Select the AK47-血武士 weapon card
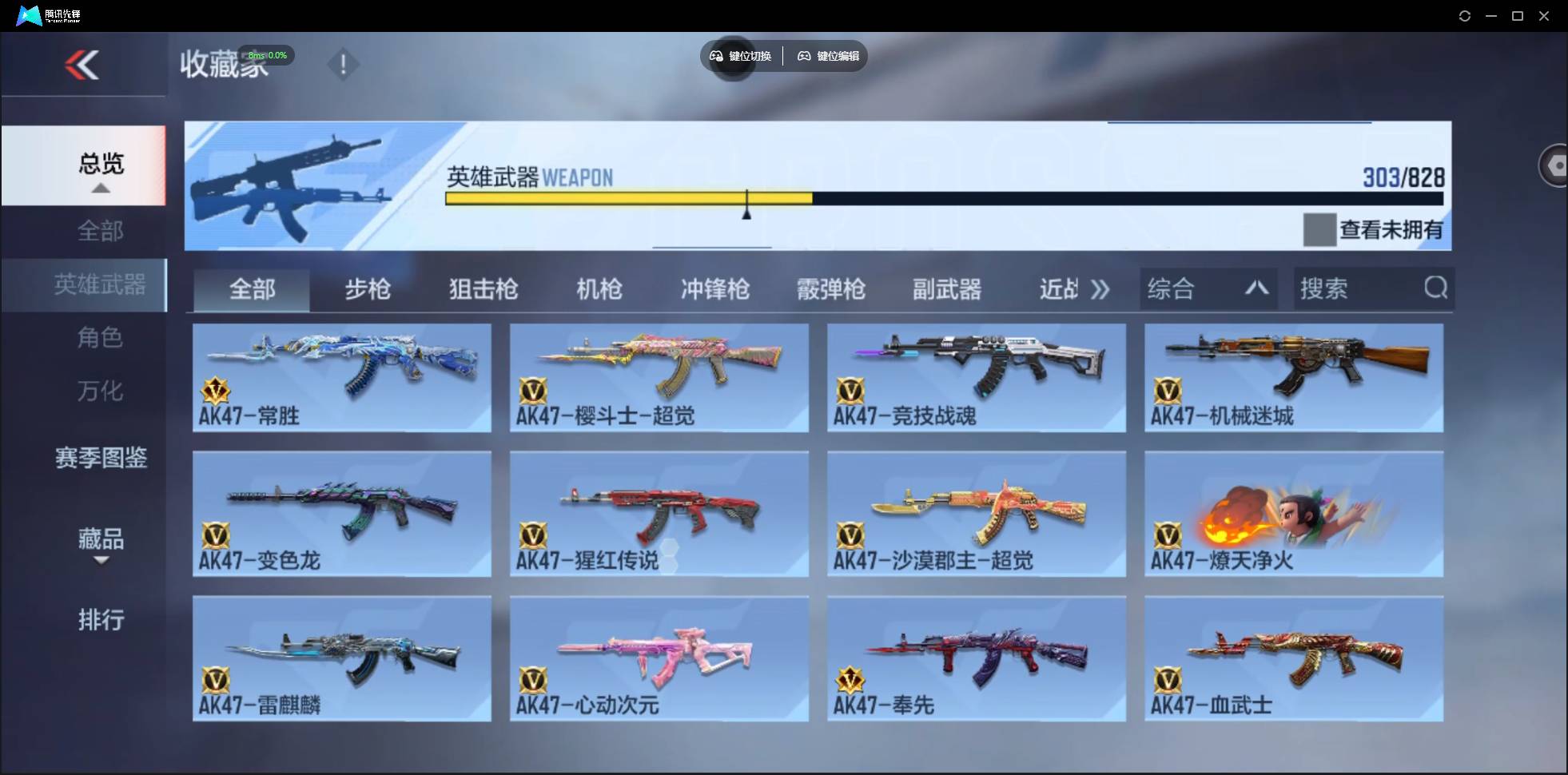1568x775 pixels. click(x=1295, y=658)
